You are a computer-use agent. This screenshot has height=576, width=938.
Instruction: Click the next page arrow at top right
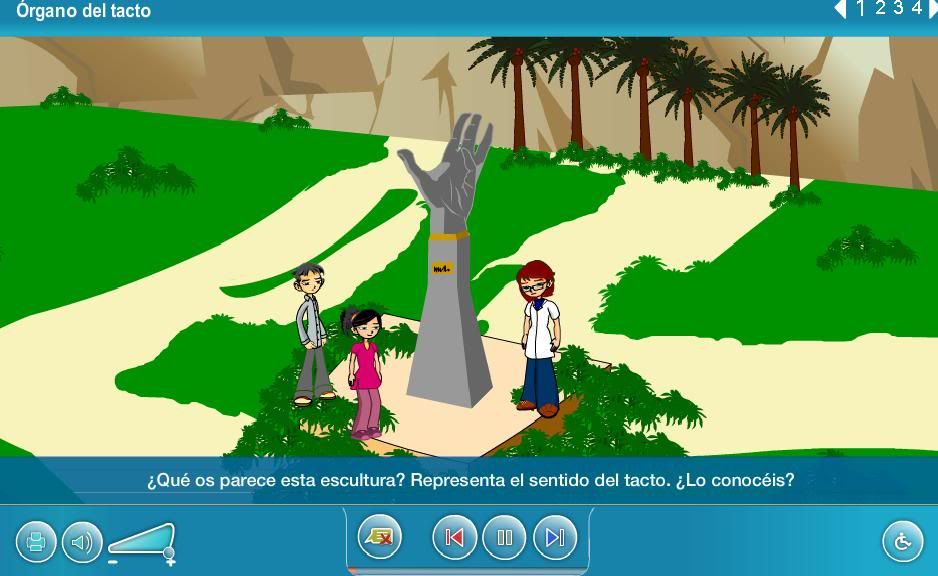coord(932,9)
